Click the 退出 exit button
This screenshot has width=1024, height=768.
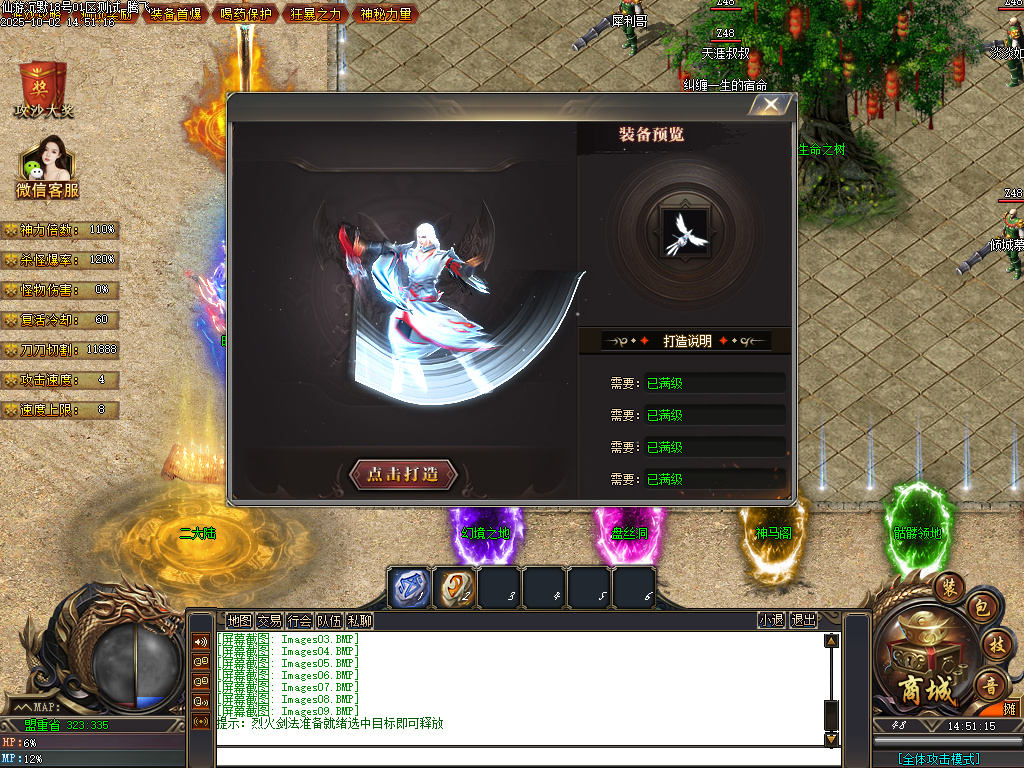(803, 621)
